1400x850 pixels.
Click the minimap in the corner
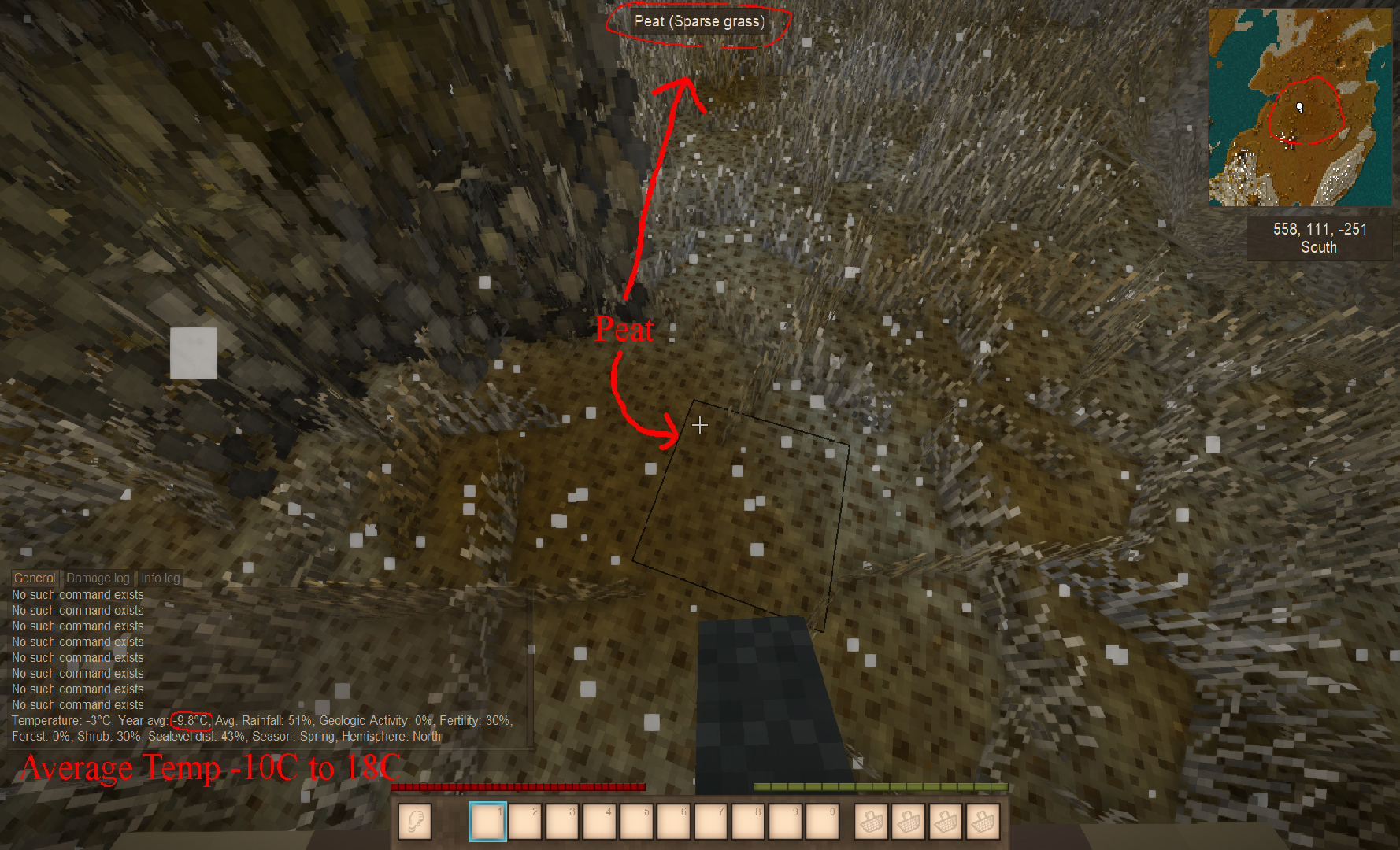point(1300,108)
